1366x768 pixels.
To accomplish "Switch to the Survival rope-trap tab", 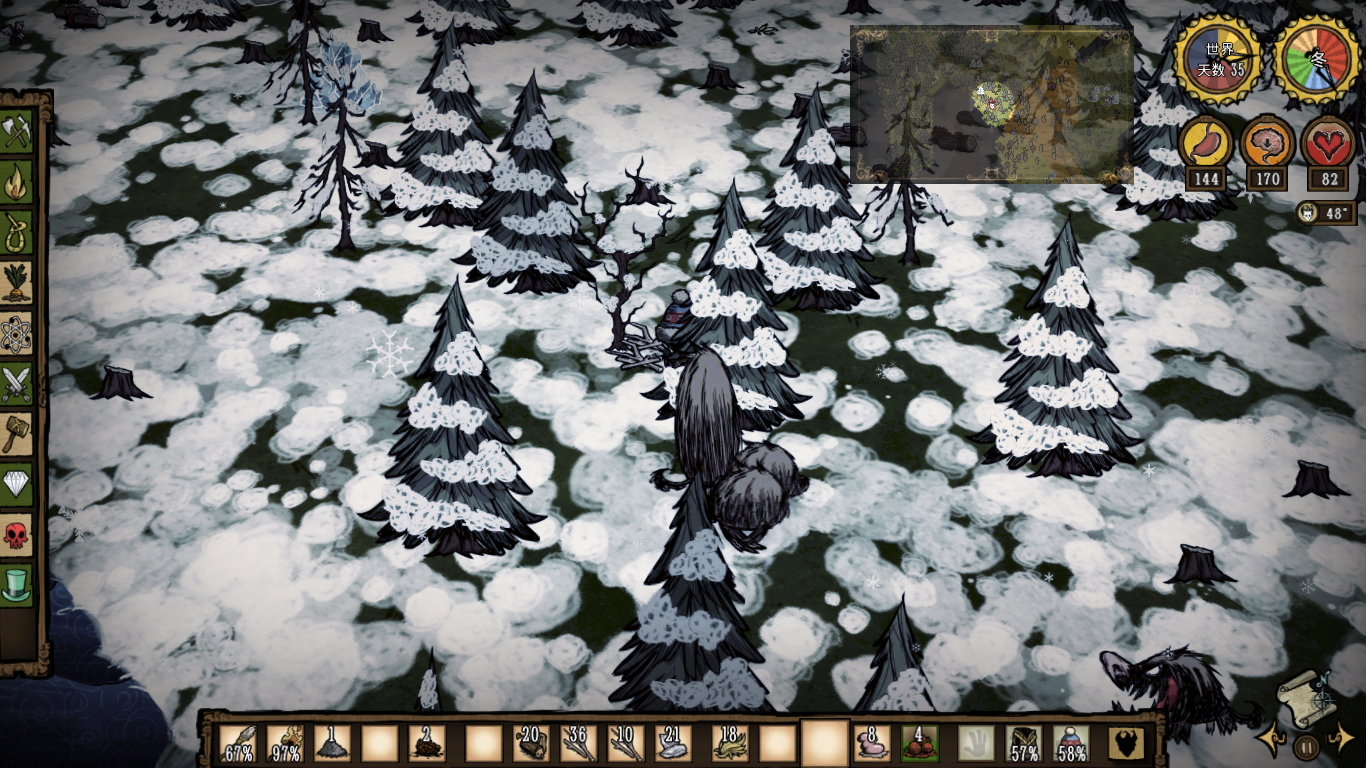I will (17, 234).
